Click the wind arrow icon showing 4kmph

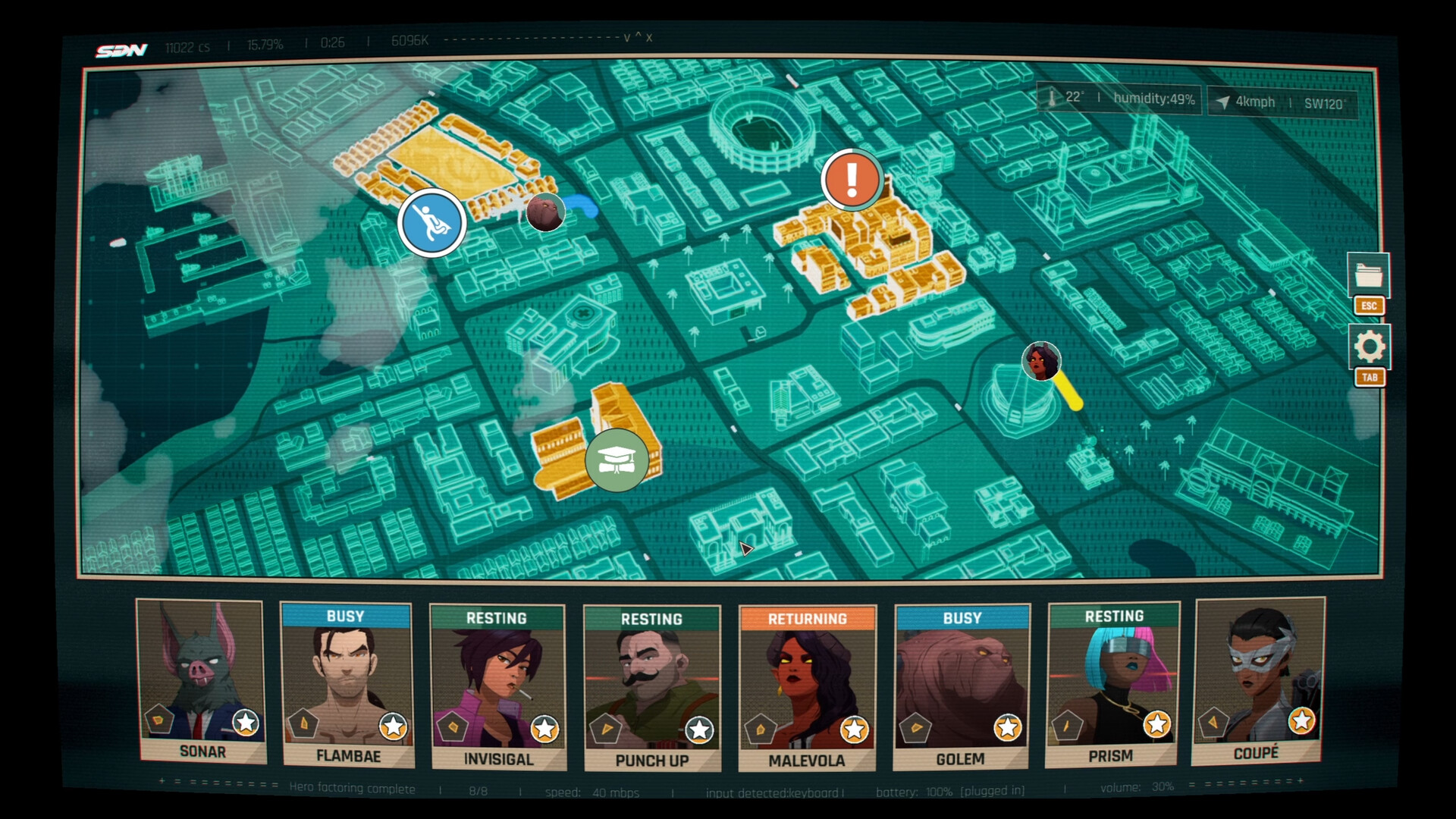(1224, 101)
